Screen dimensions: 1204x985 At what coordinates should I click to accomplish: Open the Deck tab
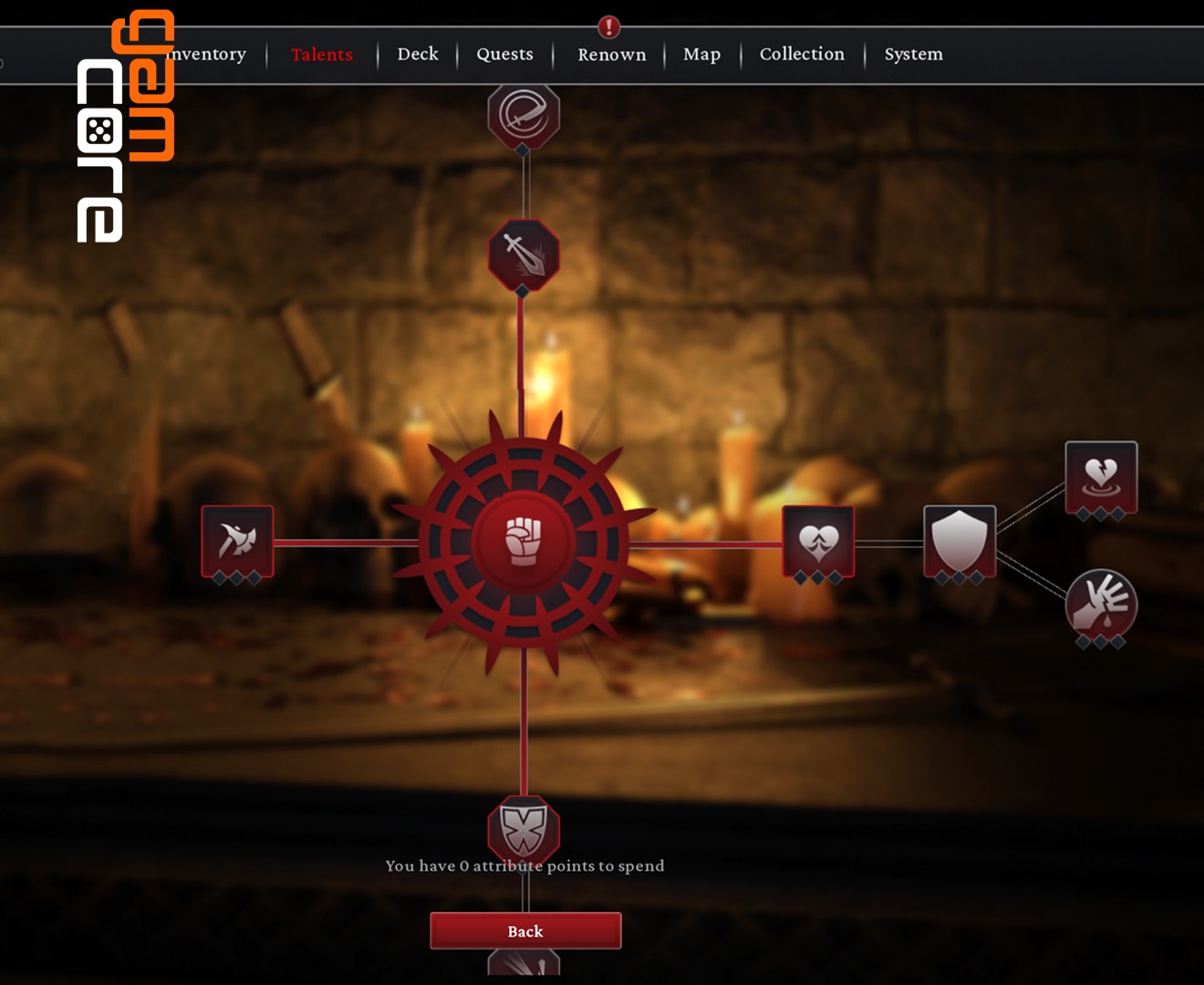pyautogui.click(x=418, y=55)
